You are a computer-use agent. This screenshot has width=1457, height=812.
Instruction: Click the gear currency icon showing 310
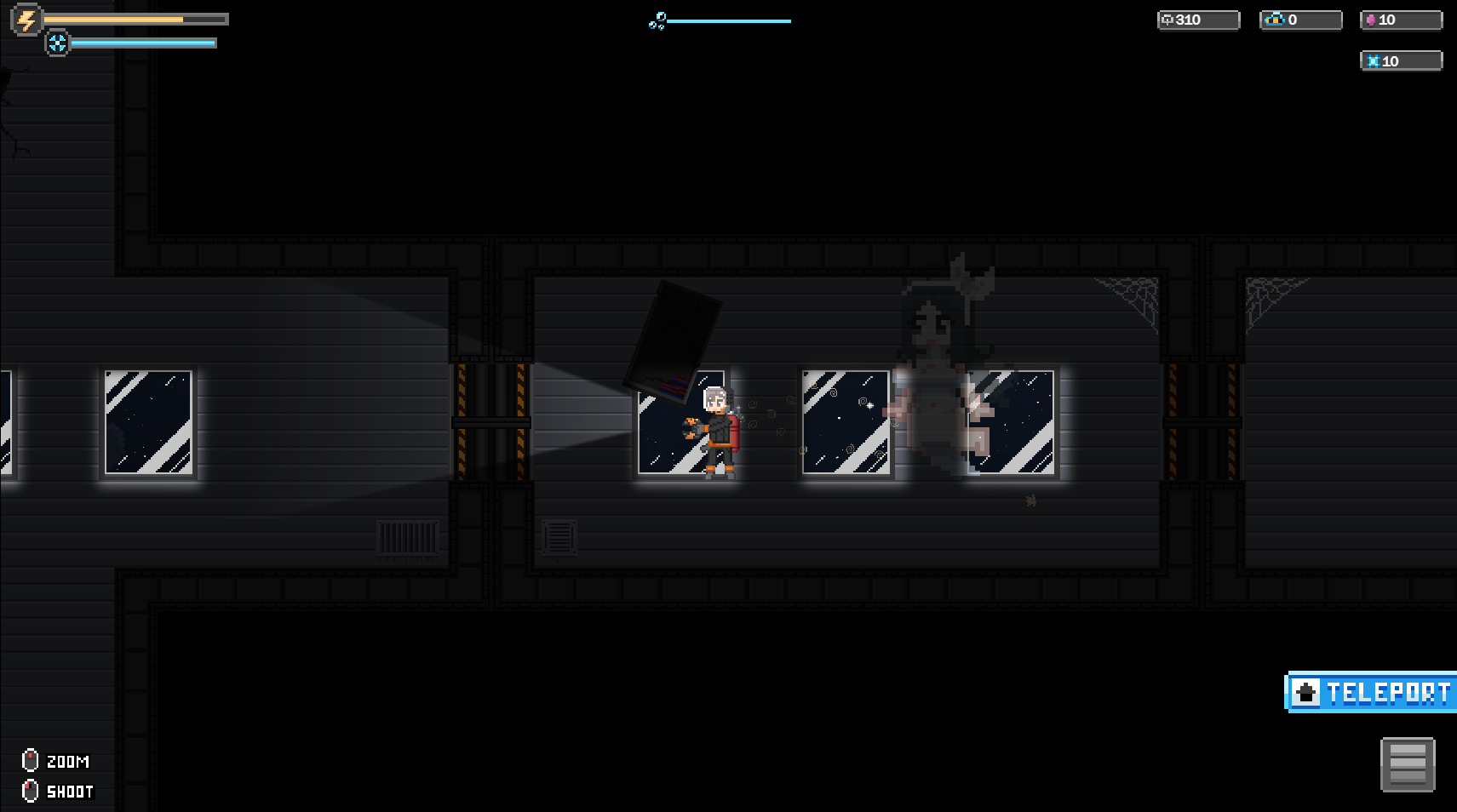(1168, 20)
